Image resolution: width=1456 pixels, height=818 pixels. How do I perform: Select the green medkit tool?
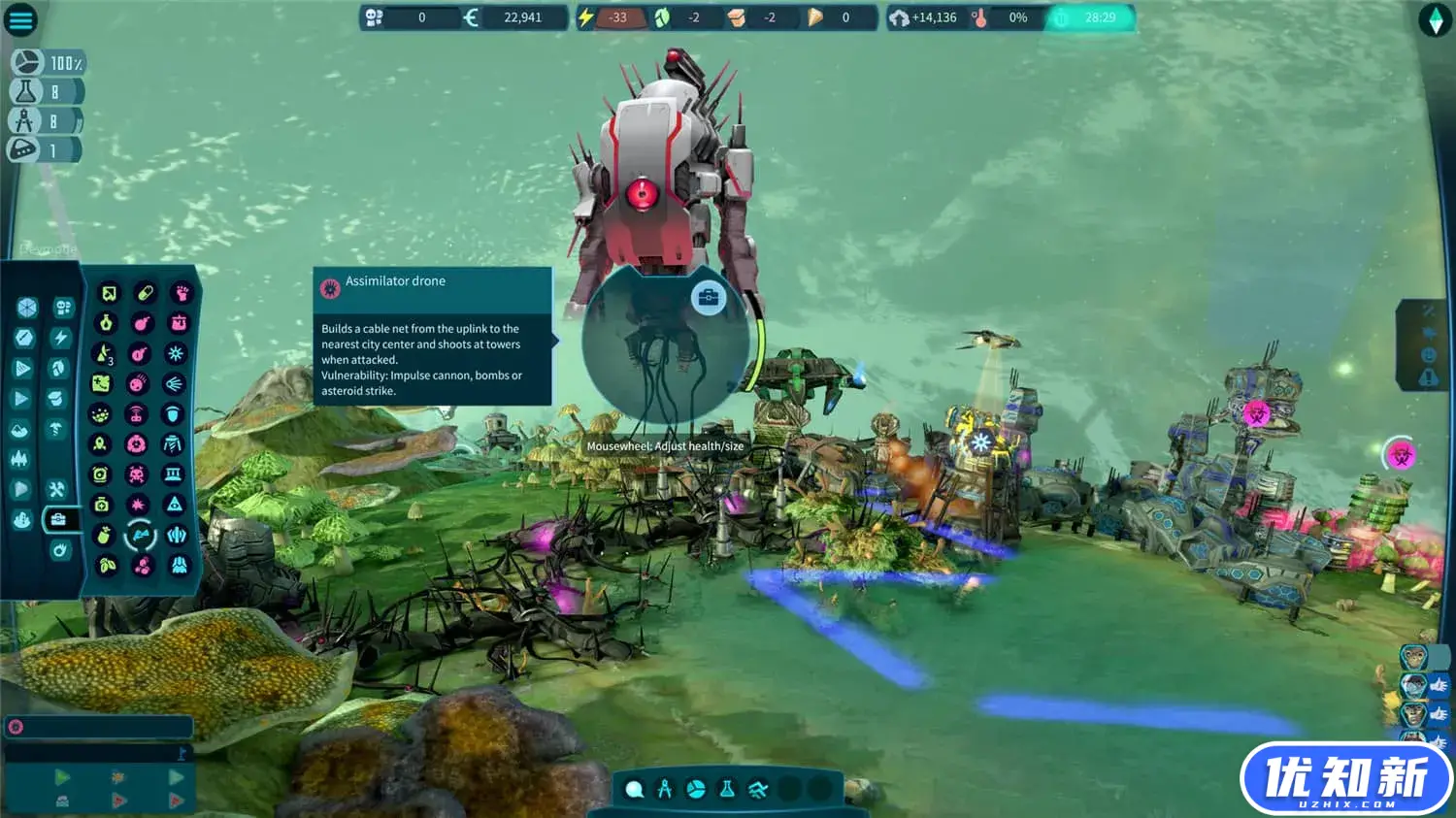(102, 505)
